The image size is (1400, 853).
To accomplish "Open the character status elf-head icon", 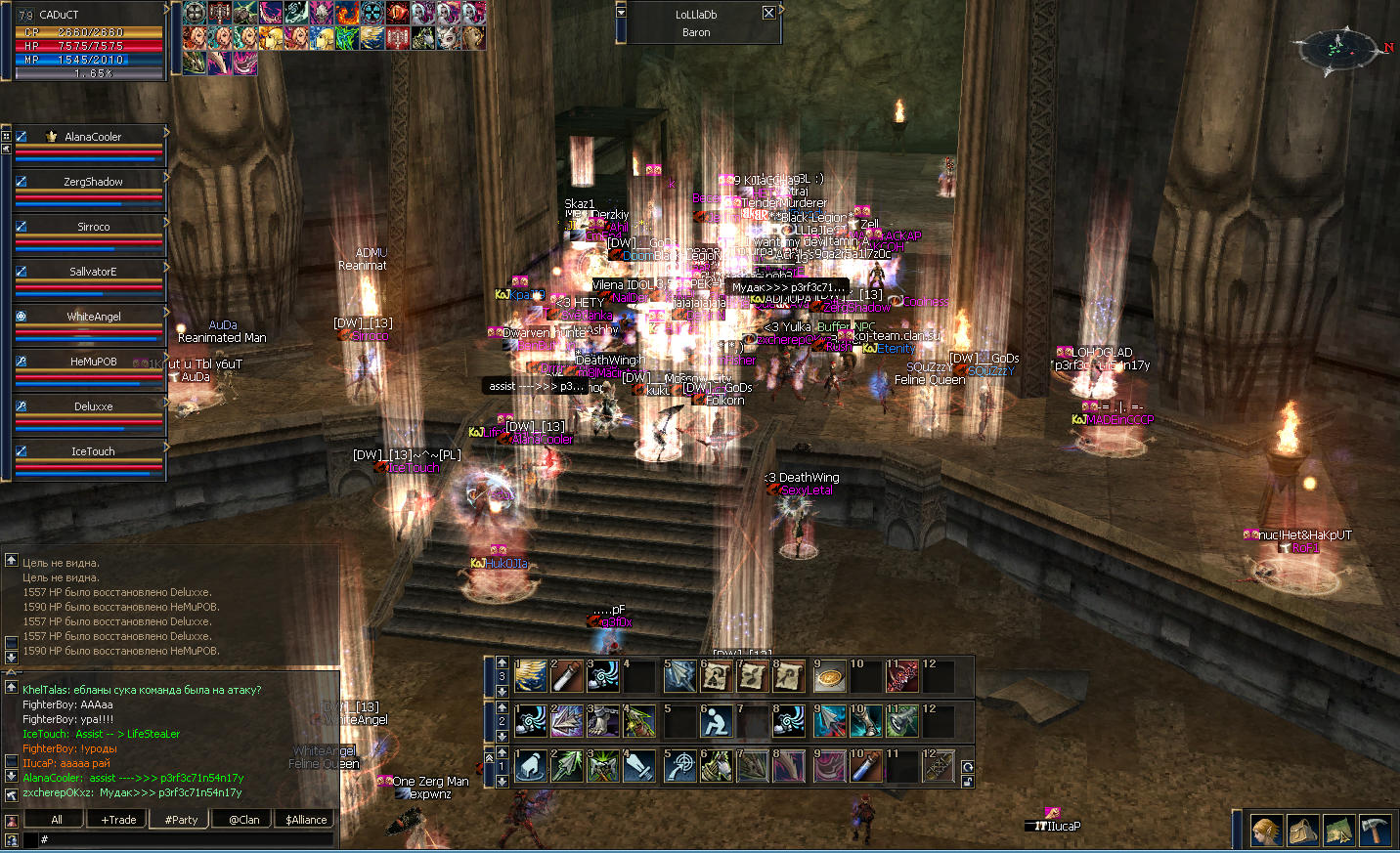I will coord(1266,831).
